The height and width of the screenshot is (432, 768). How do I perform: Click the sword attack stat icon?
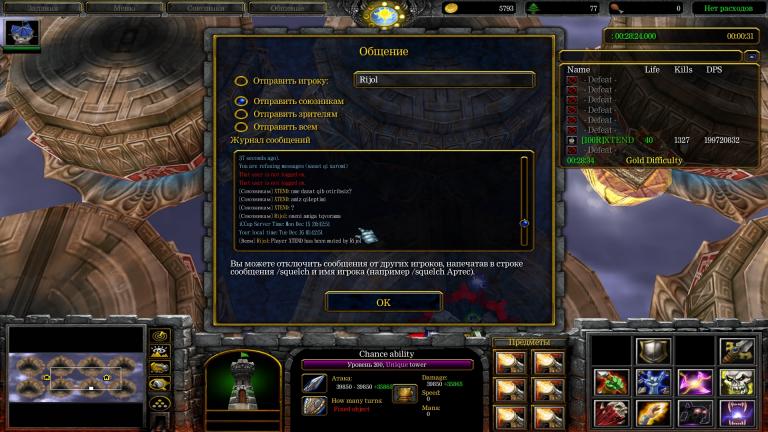[x=314, y=382]
